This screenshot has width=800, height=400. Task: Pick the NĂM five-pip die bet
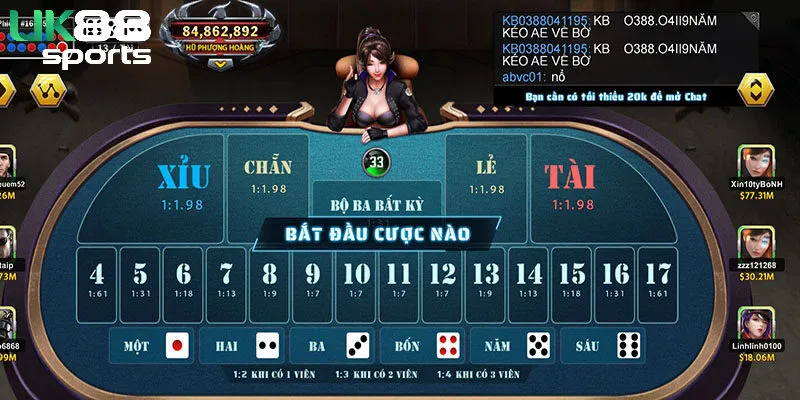(x=511, y=346)
